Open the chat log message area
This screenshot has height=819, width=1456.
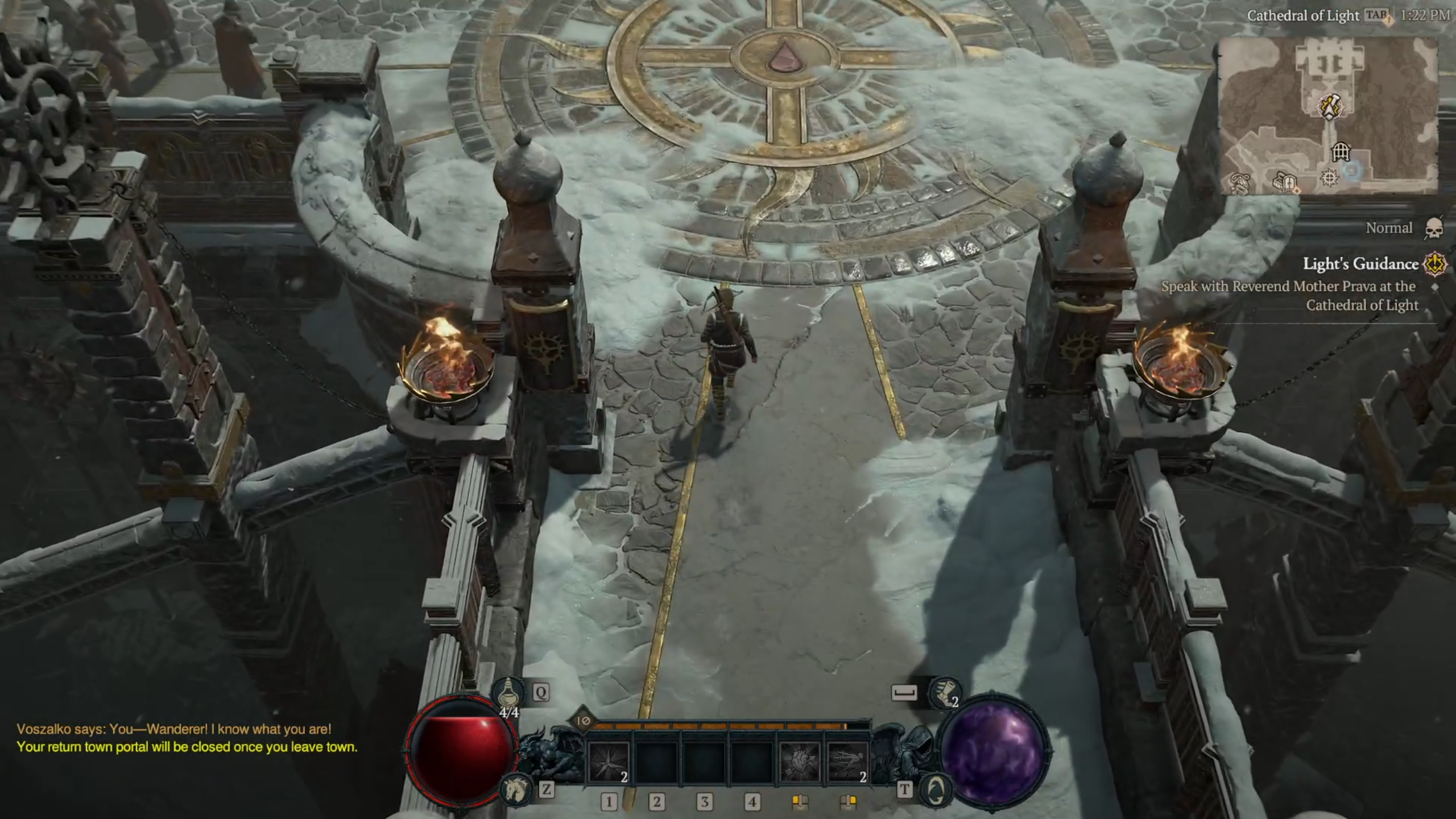coord(187,738)
